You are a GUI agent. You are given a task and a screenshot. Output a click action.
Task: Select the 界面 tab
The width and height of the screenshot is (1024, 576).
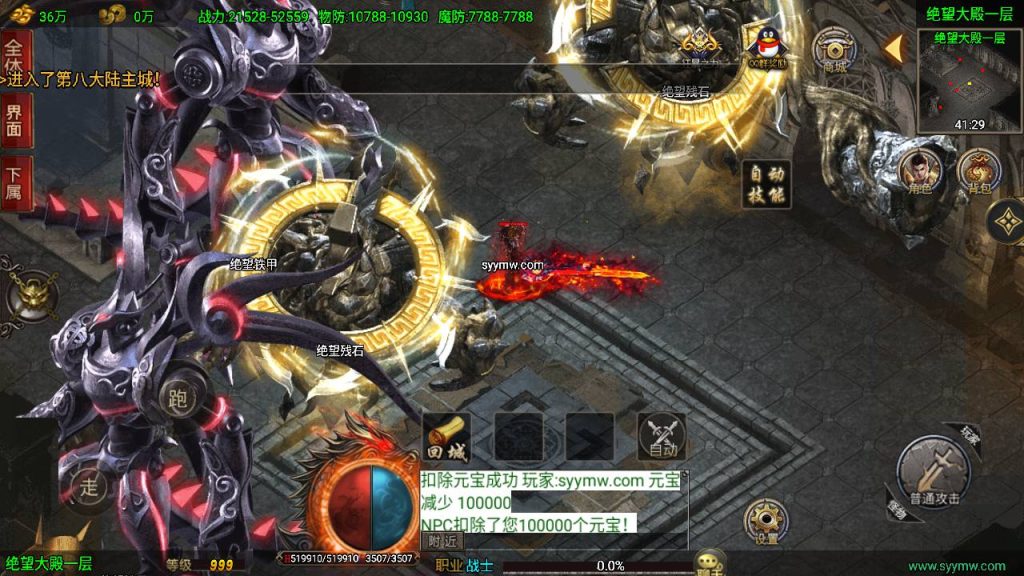(x=14, y=122)
